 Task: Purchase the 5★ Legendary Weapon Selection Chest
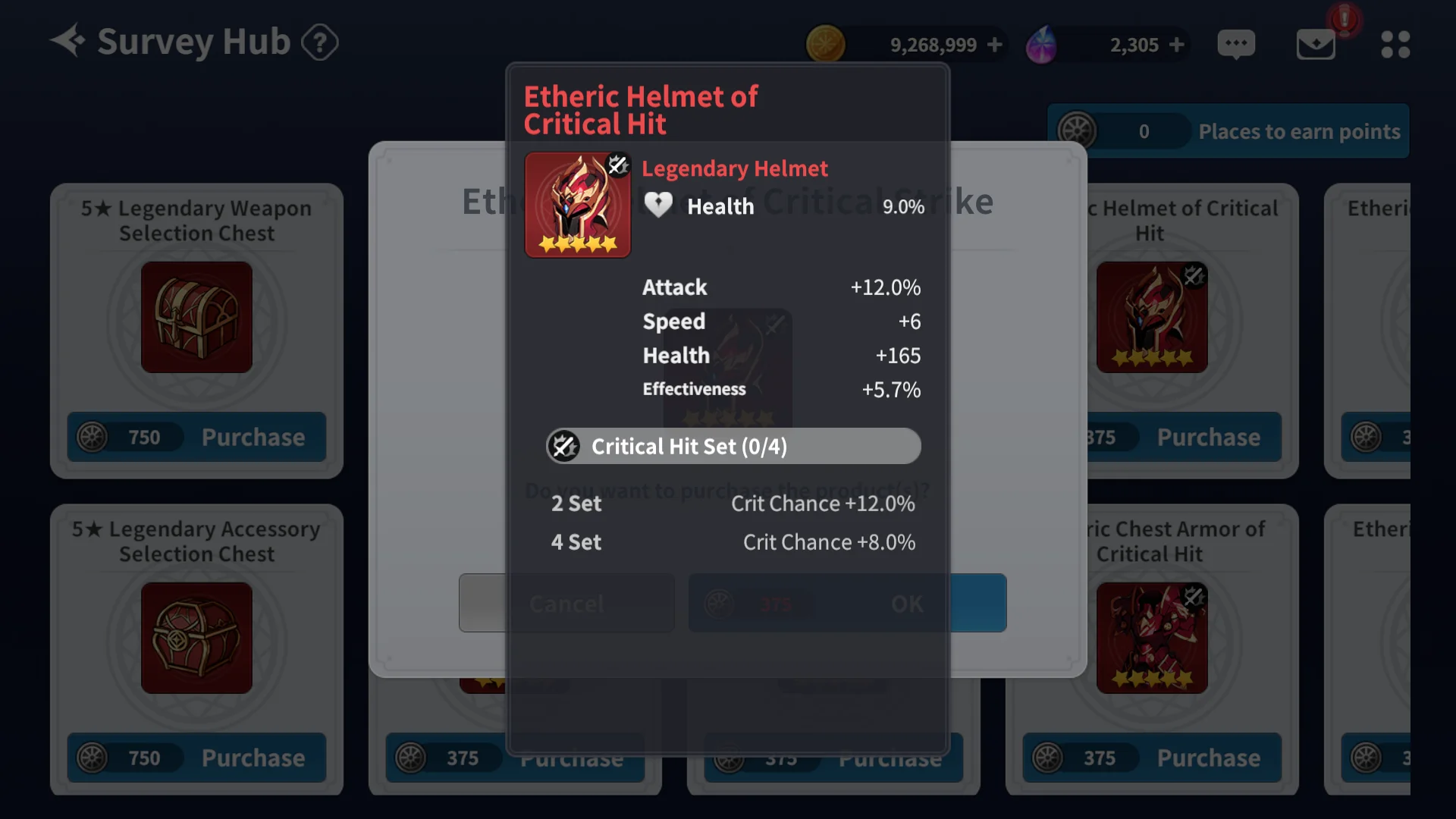point(253,438)
